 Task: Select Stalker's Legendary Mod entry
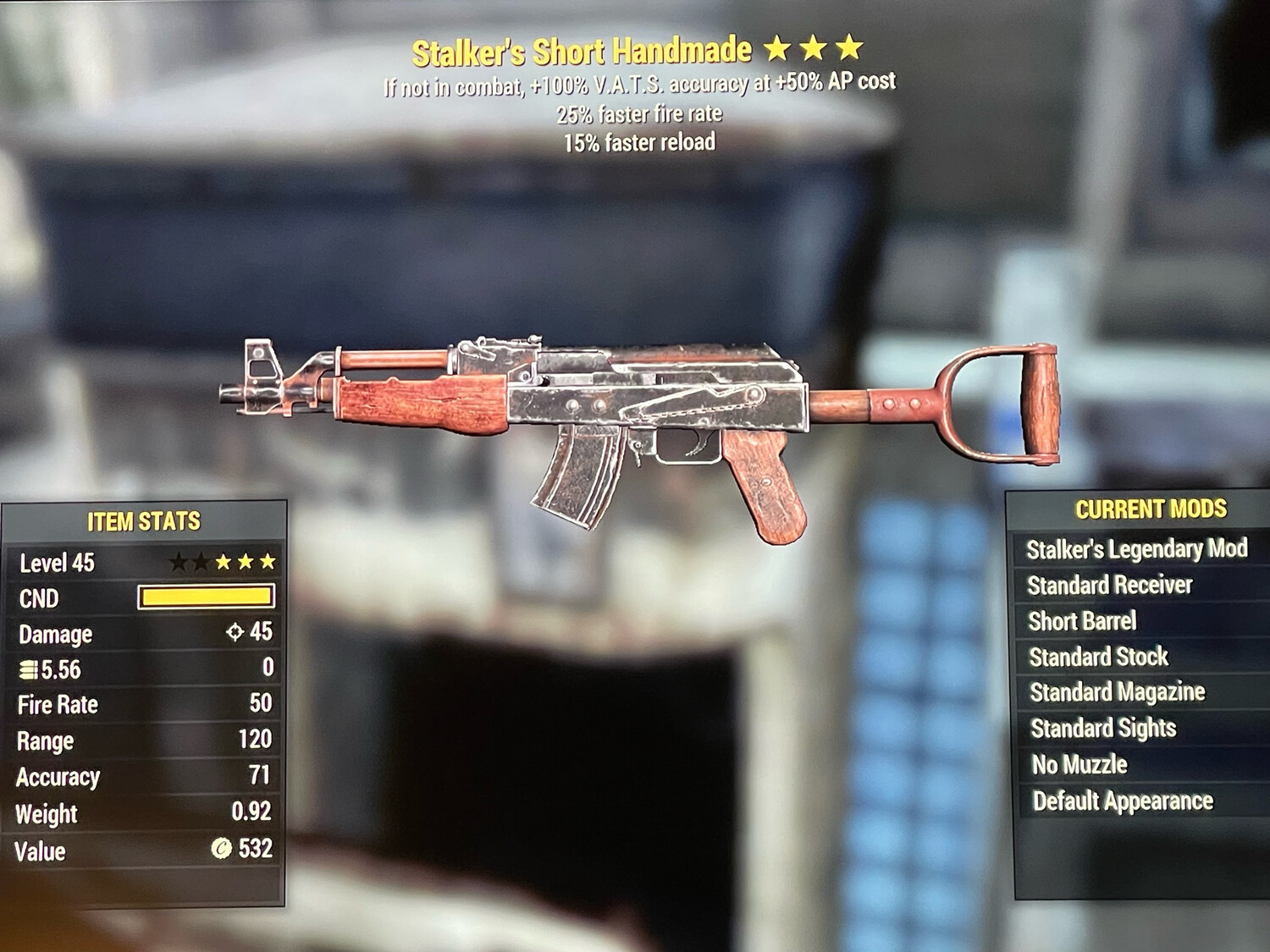(x=1136, y=549)
